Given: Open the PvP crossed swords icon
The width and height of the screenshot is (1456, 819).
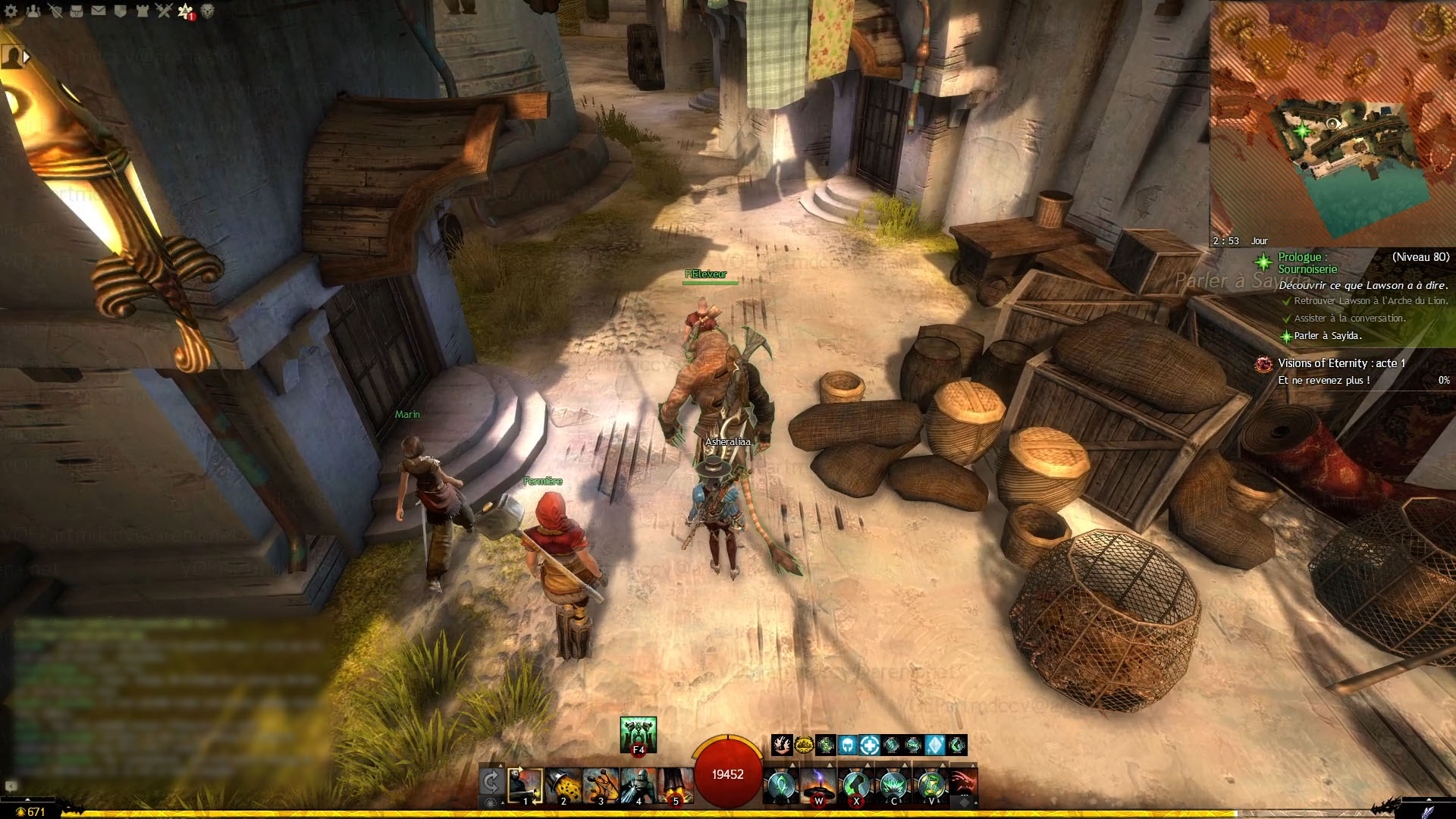Looking at the screenshot, I should (164, 11).
